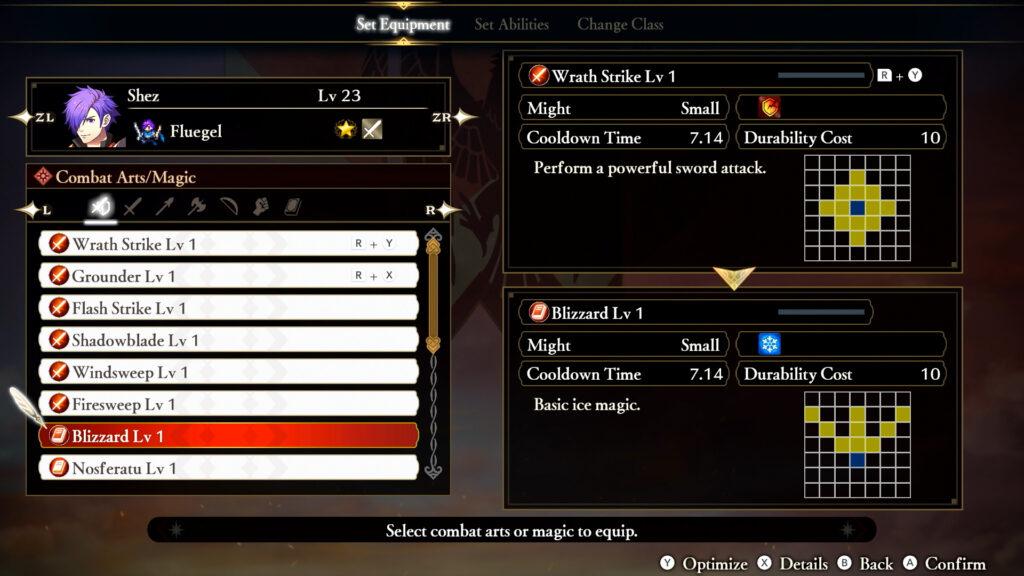
Task: Open Shez's character portrait
Action: coord(92,117)
